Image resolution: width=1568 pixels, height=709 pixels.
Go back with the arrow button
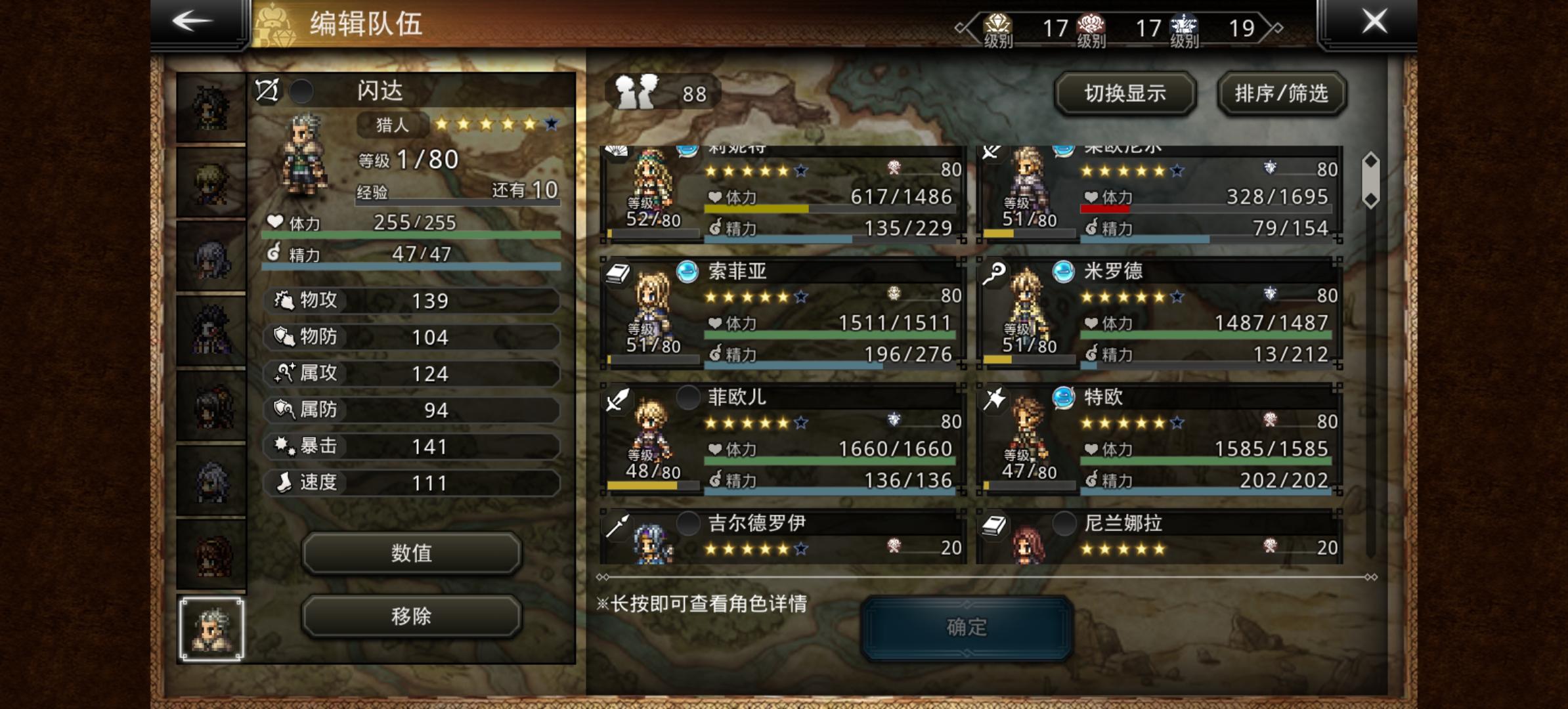(192, 22)
